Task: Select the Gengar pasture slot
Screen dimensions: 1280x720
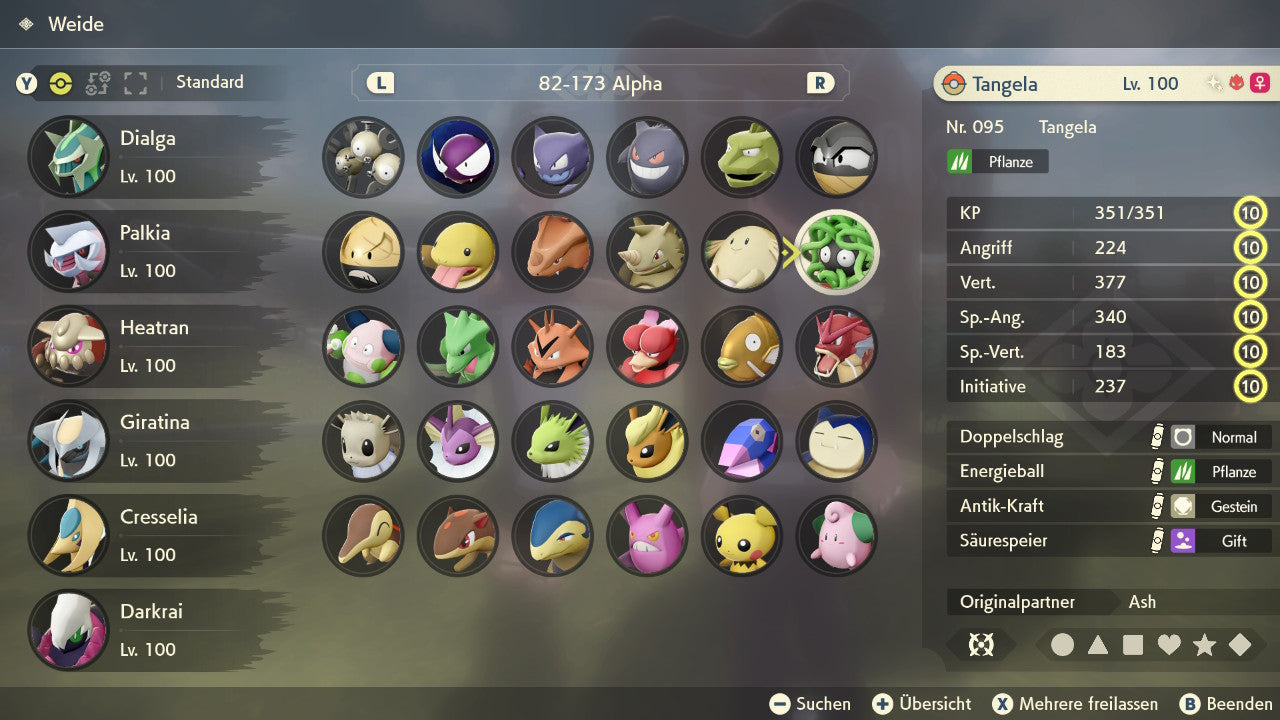Action: [x=647, y=157]
